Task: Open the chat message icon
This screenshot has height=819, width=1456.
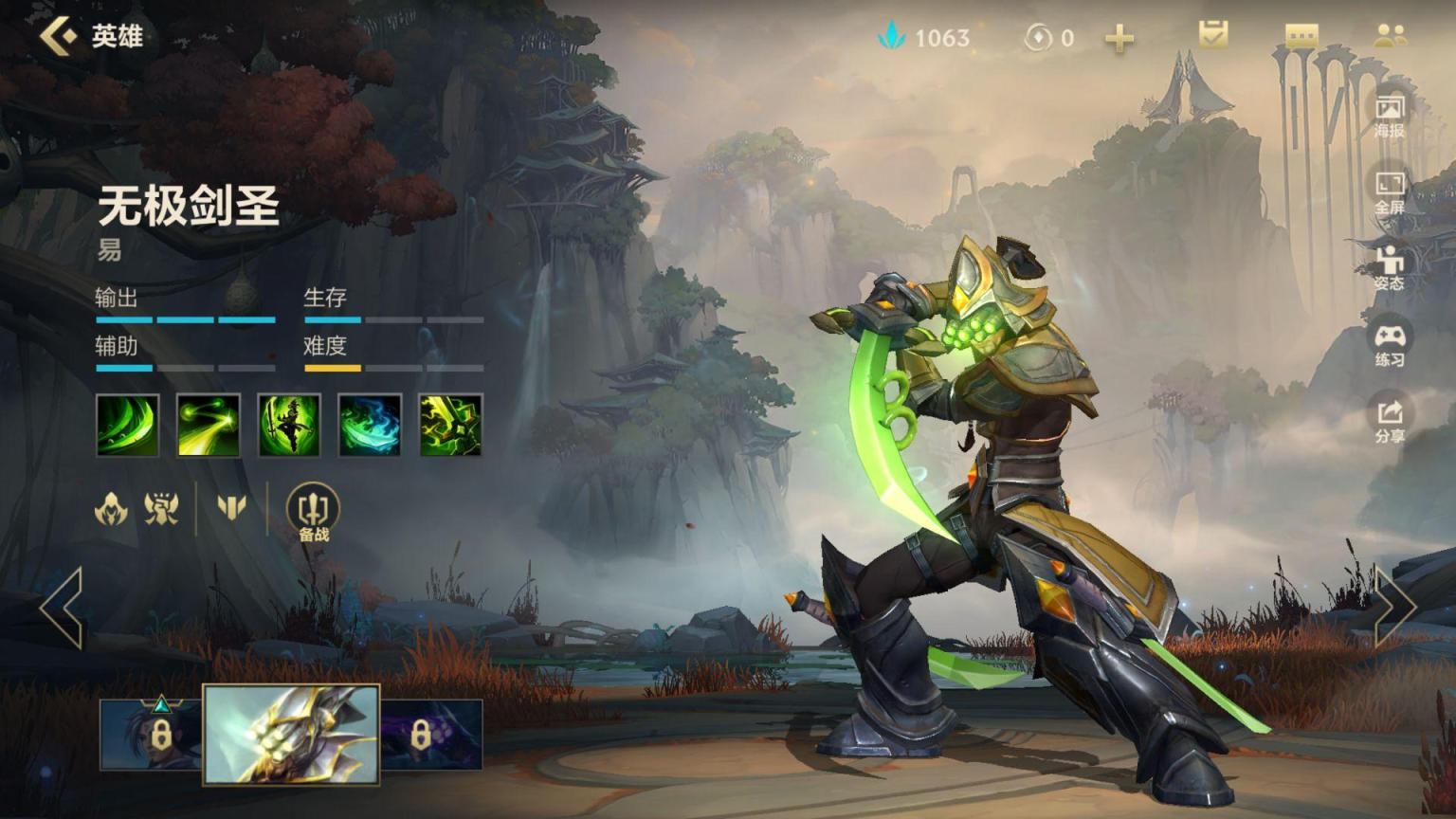Action: pos(1301,36)
